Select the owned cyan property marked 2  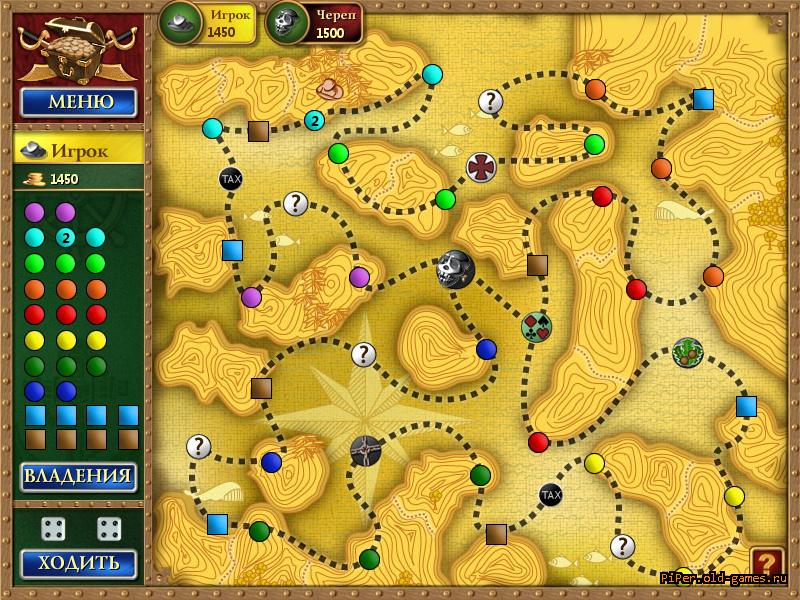click(x=65, y=237)
